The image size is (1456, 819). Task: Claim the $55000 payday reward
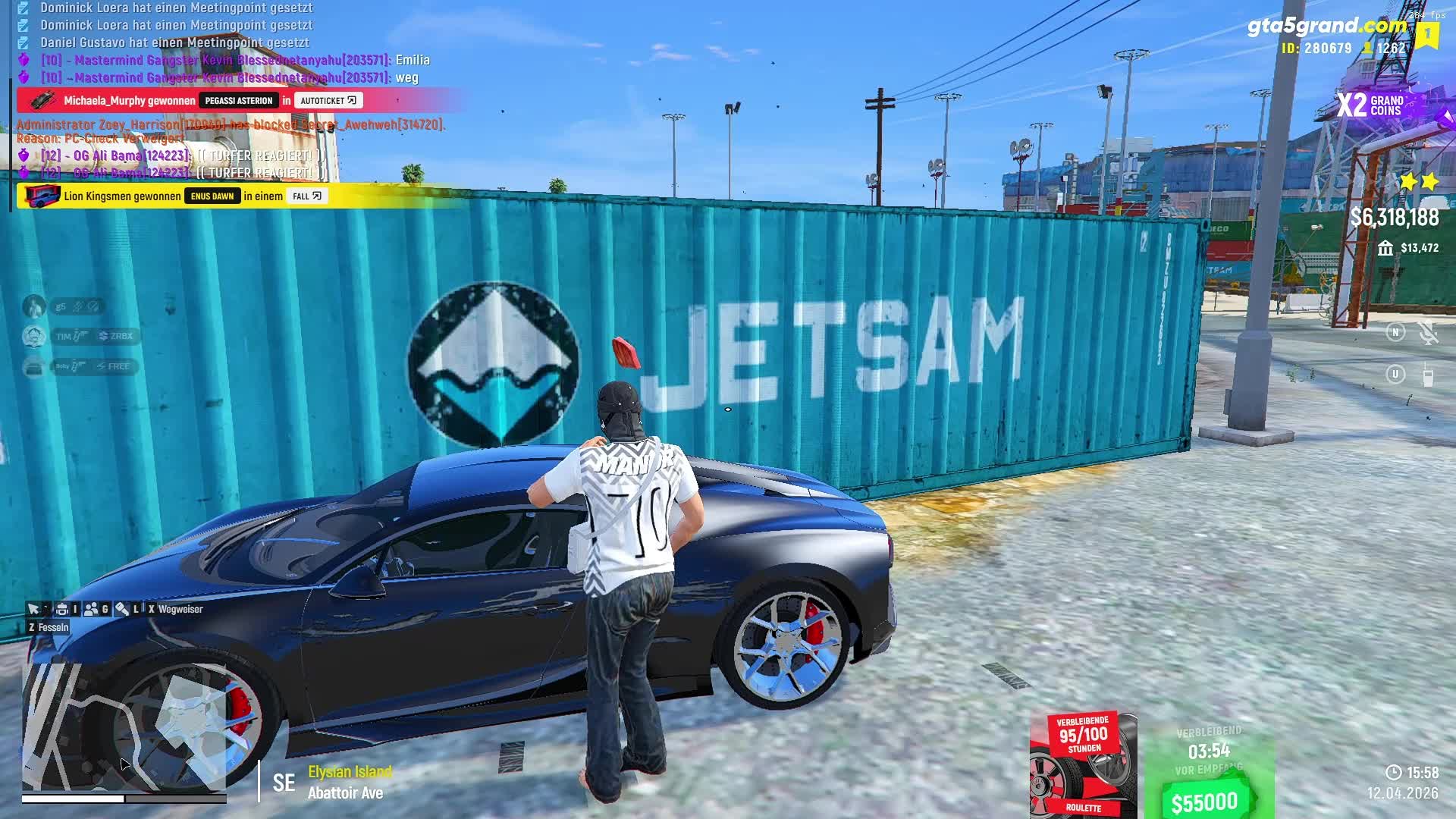coord(1204,802)
